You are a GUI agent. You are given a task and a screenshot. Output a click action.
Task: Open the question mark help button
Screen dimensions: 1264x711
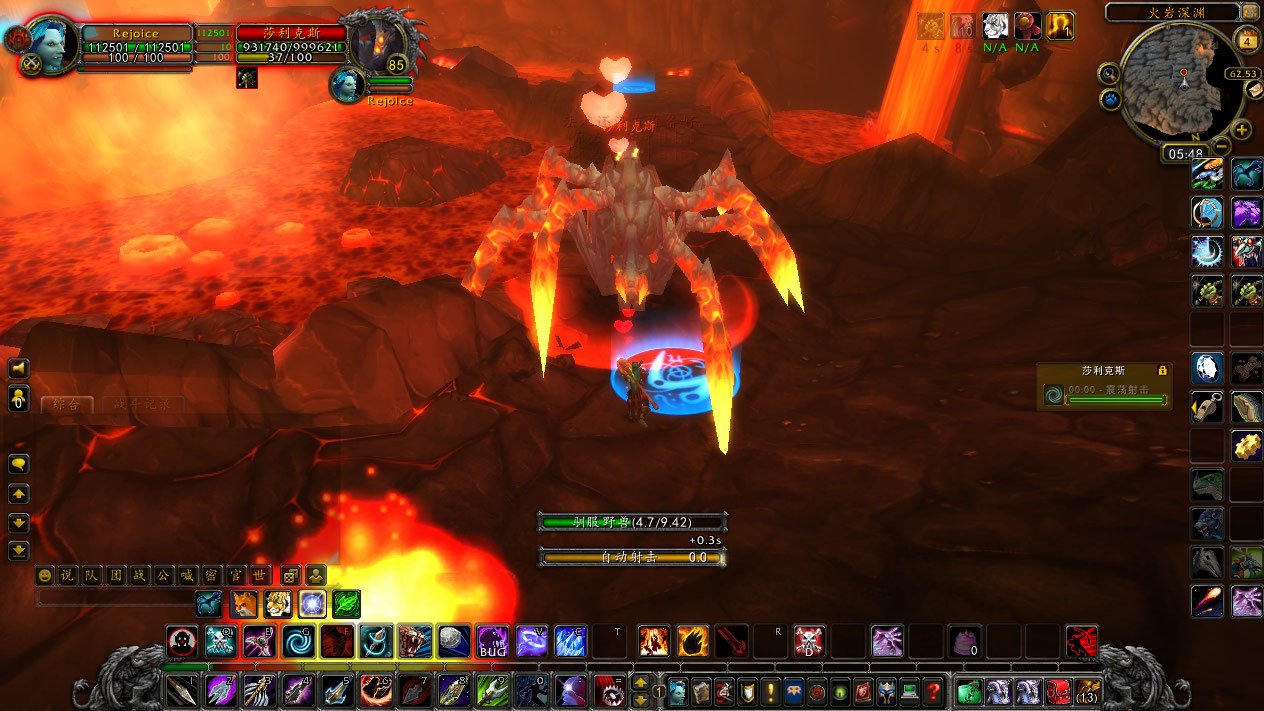click(932, 691)
